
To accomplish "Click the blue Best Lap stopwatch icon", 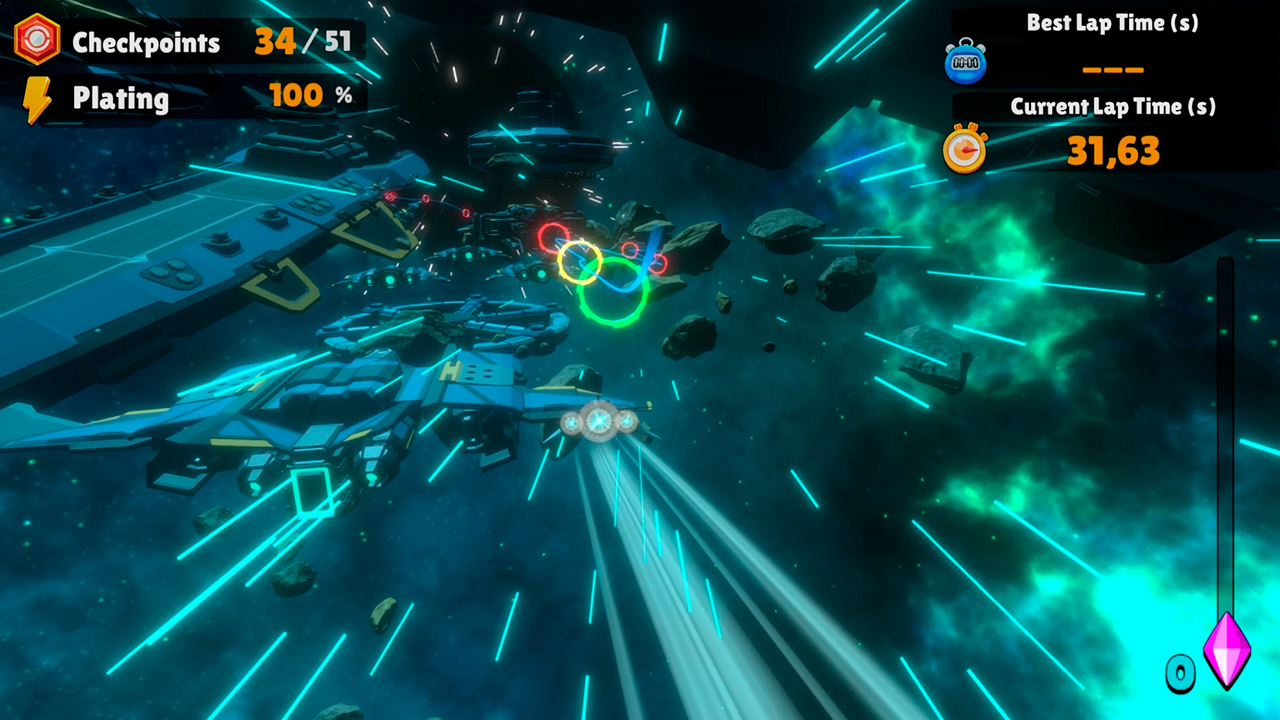I will pos(965,63).
